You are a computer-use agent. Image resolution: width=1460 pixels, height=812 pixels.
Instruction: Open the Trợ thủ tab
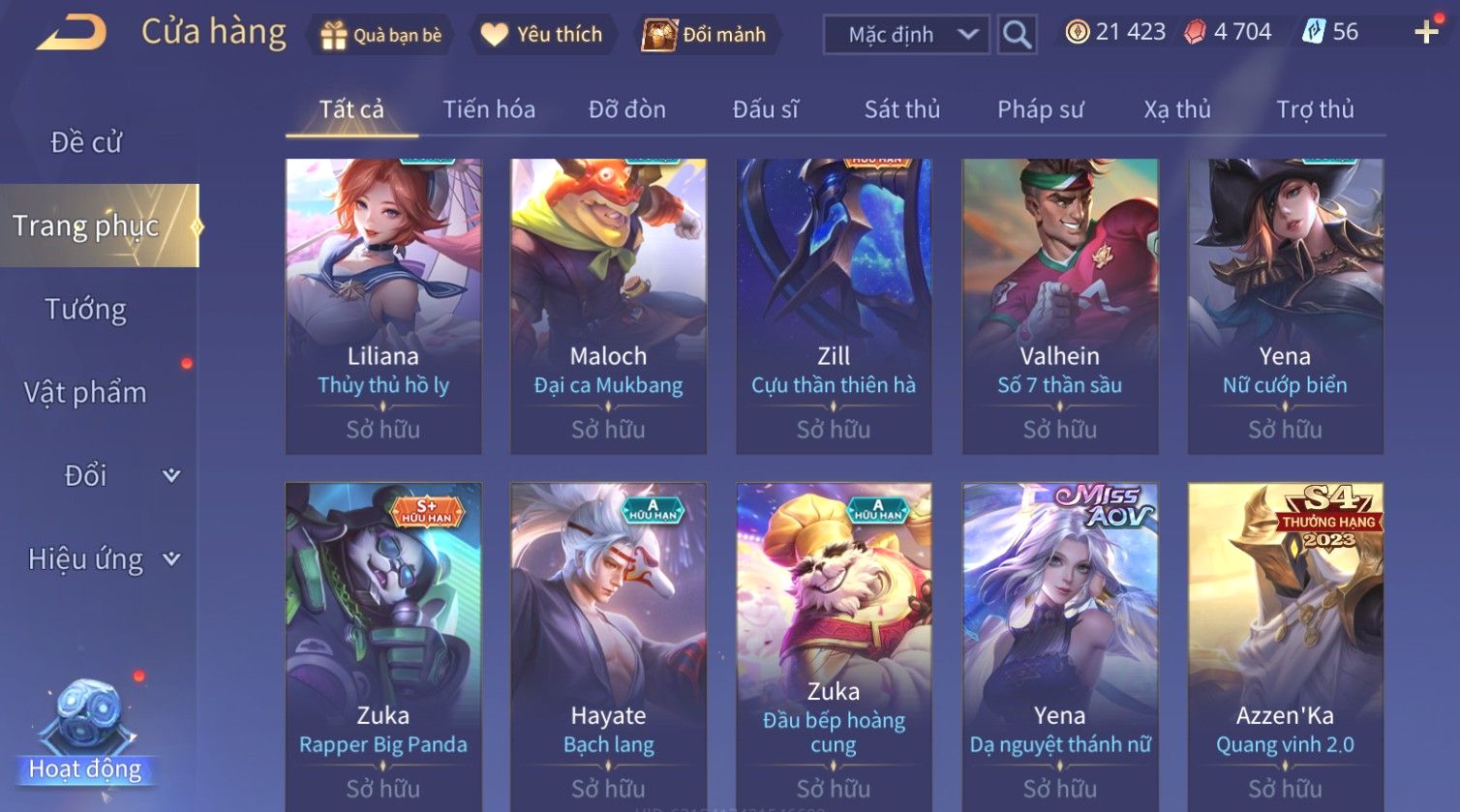[1314, 109]
